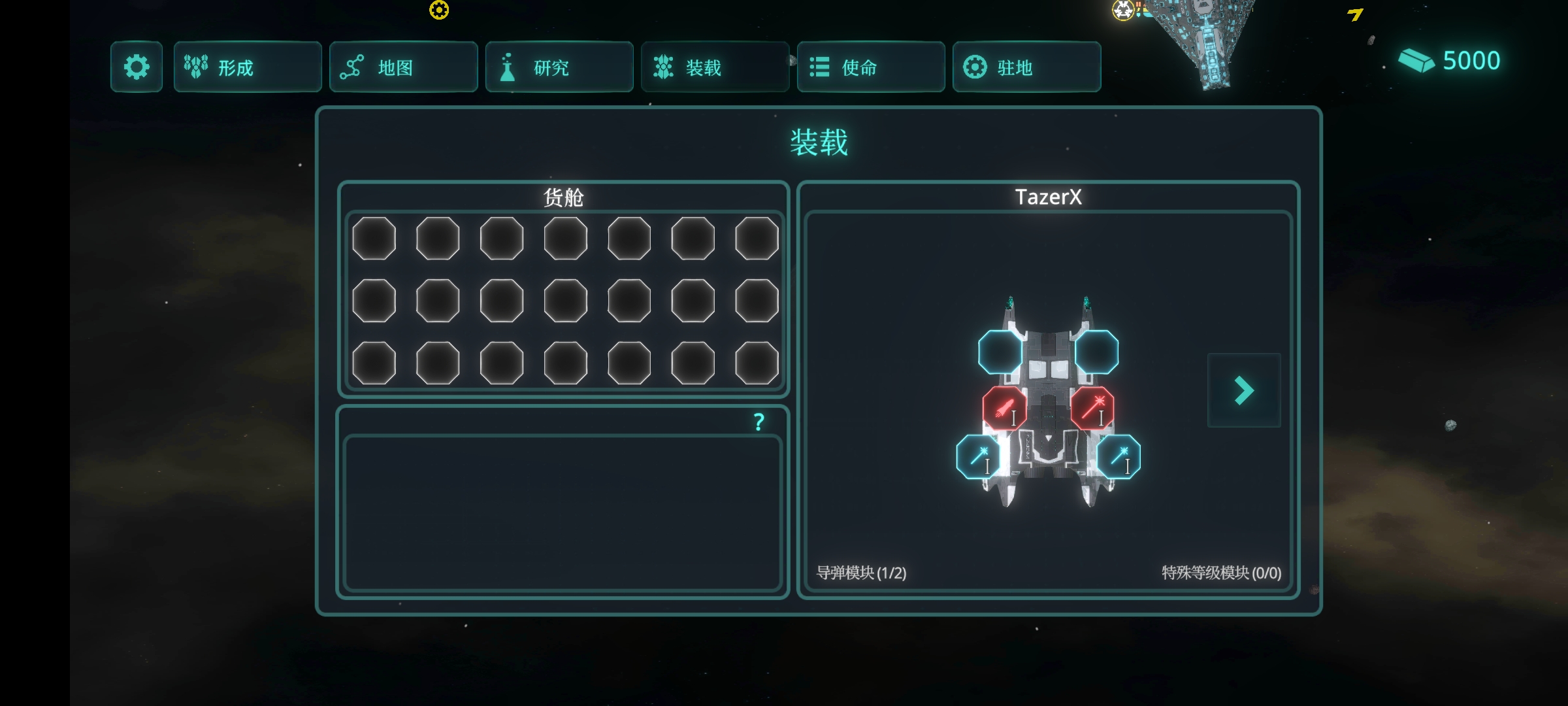Image resolution: width=1568 pixels, height=706 pixels.
Task: Select the 装载 loadout tab
Action: 715,67
